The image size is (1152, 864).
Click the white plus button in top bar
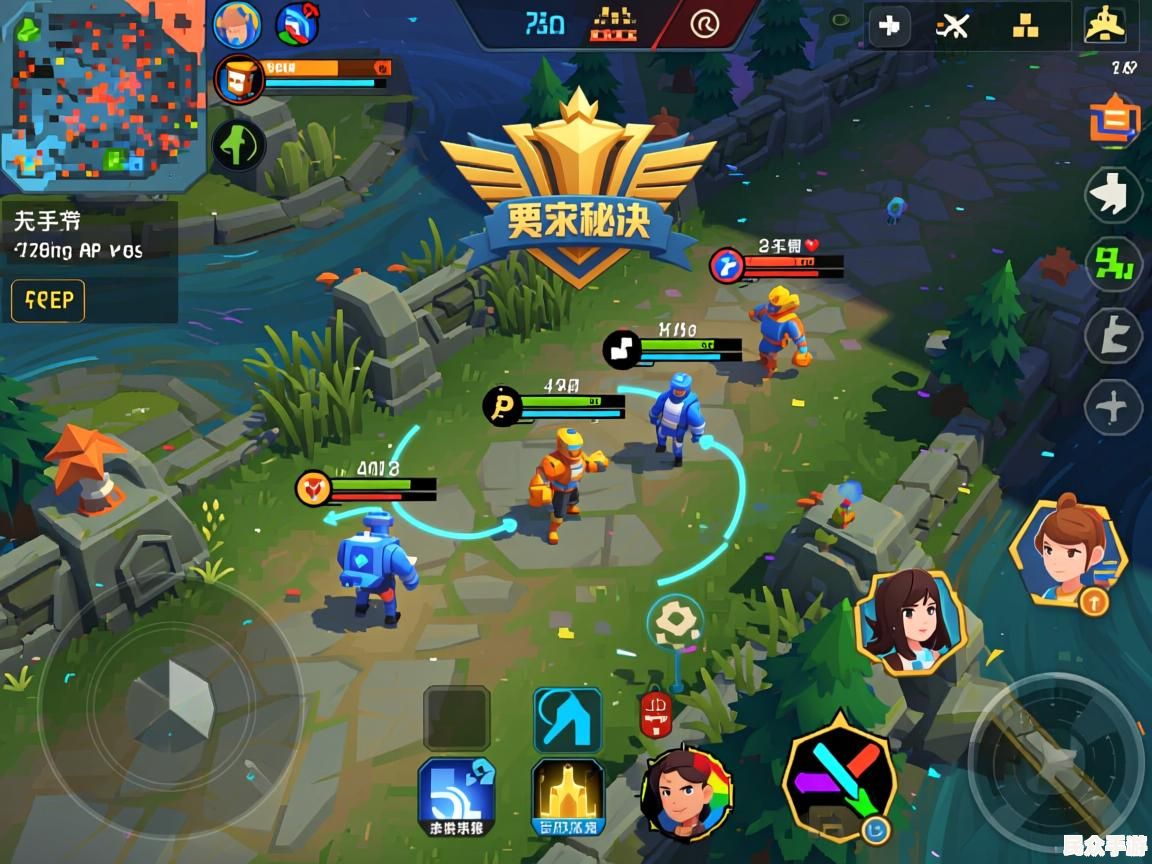[888, 27]
